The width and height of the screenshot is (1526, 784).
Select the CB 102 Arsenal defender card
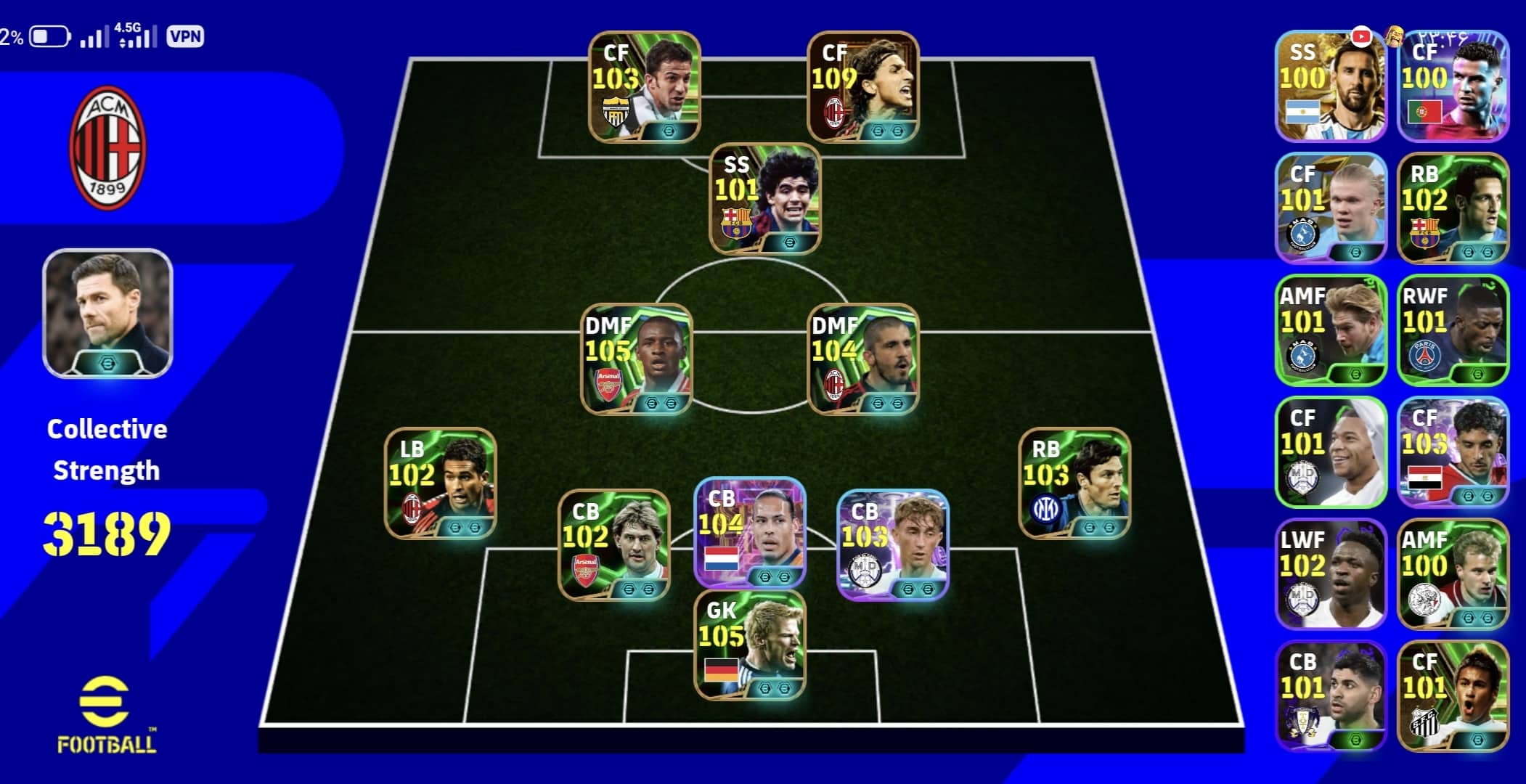tap(613, 544)
